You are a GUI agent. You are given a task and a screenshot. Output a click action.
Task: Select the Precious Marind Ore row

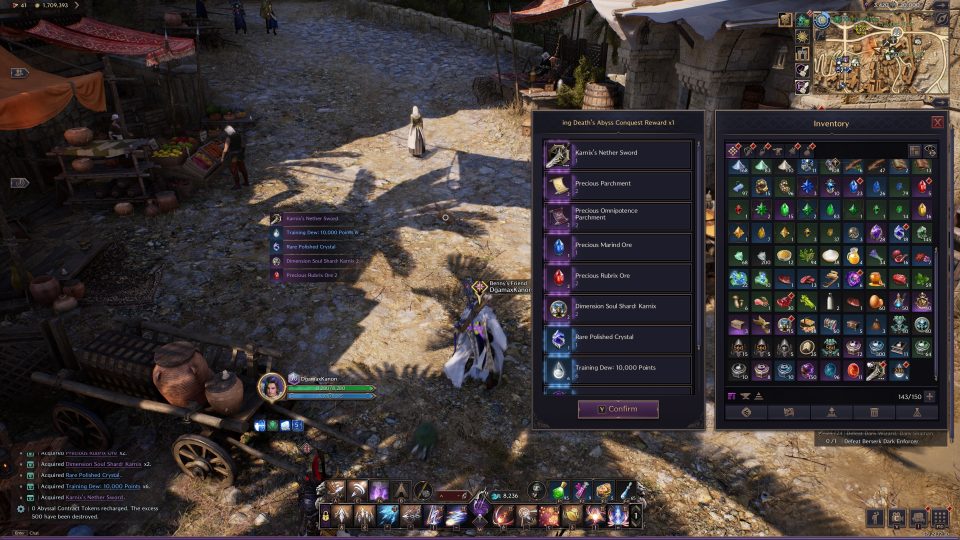tap(618, 246)
